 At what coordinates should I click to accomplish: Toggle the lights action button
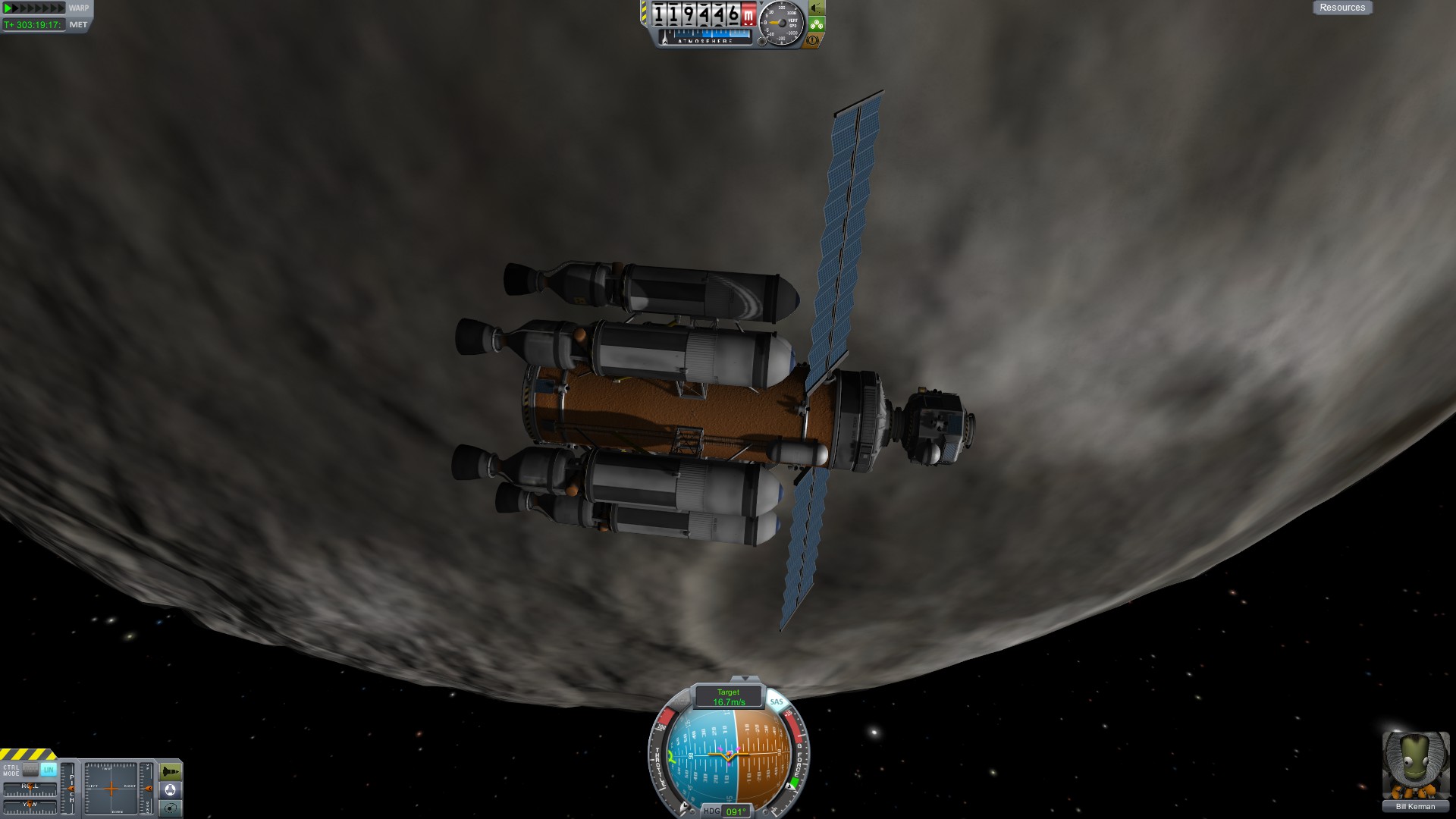tap(816, 8)
